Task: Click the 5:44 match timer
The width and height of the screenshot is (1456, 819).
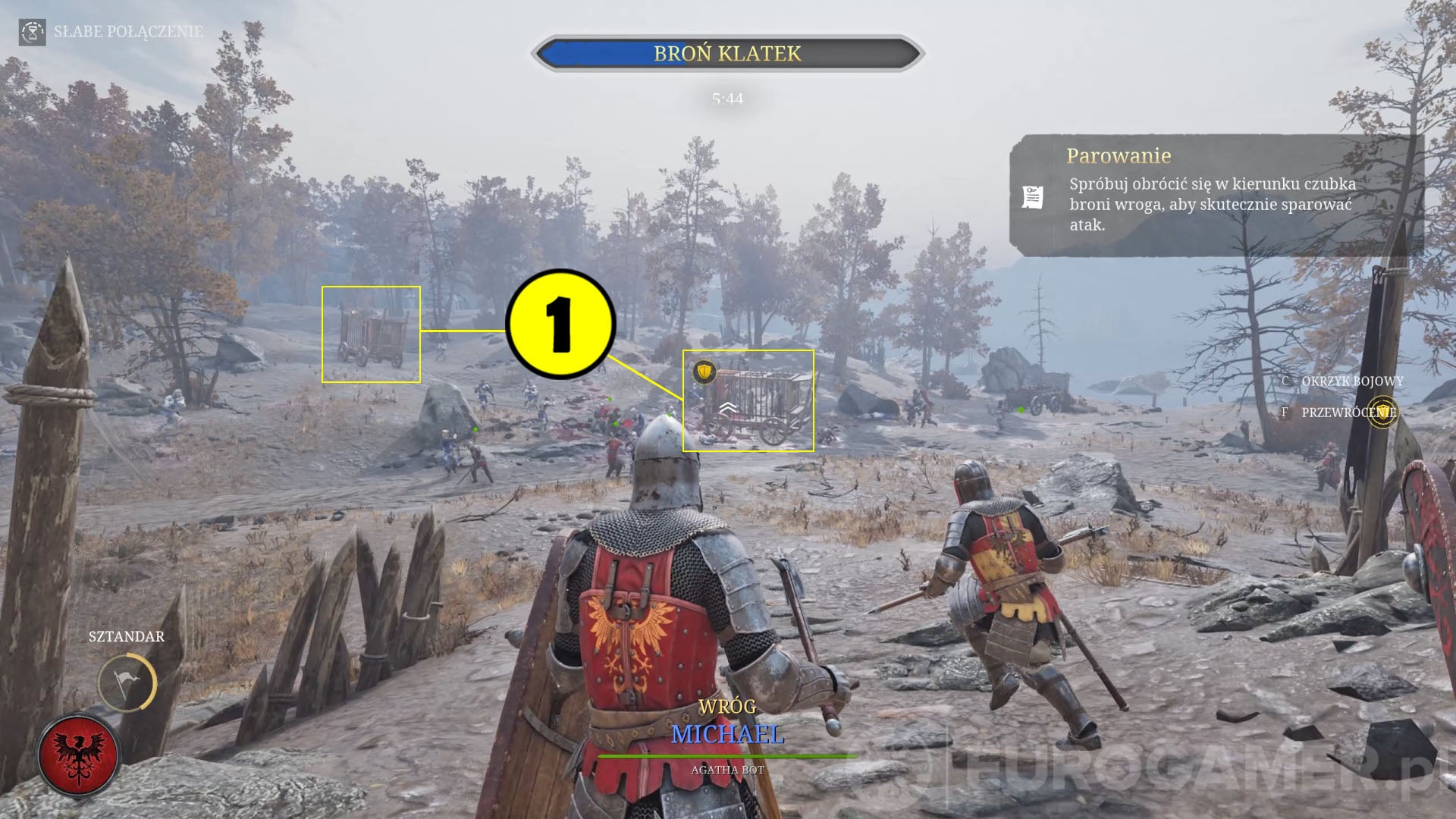Action: [727, 96]
